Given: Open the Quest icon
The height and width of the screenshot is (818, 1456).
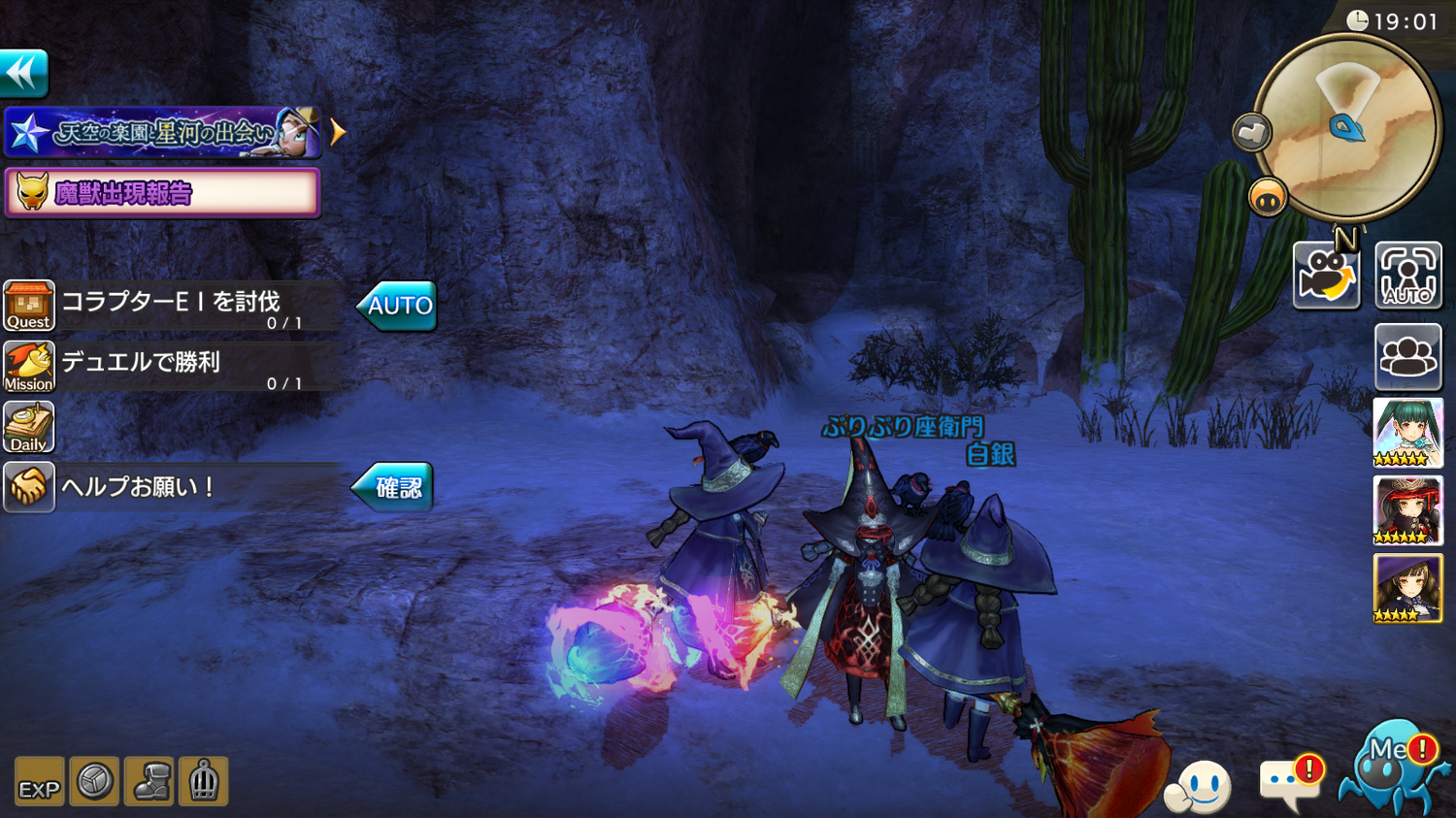Looking at the screenshot, I should pos(29,307).
